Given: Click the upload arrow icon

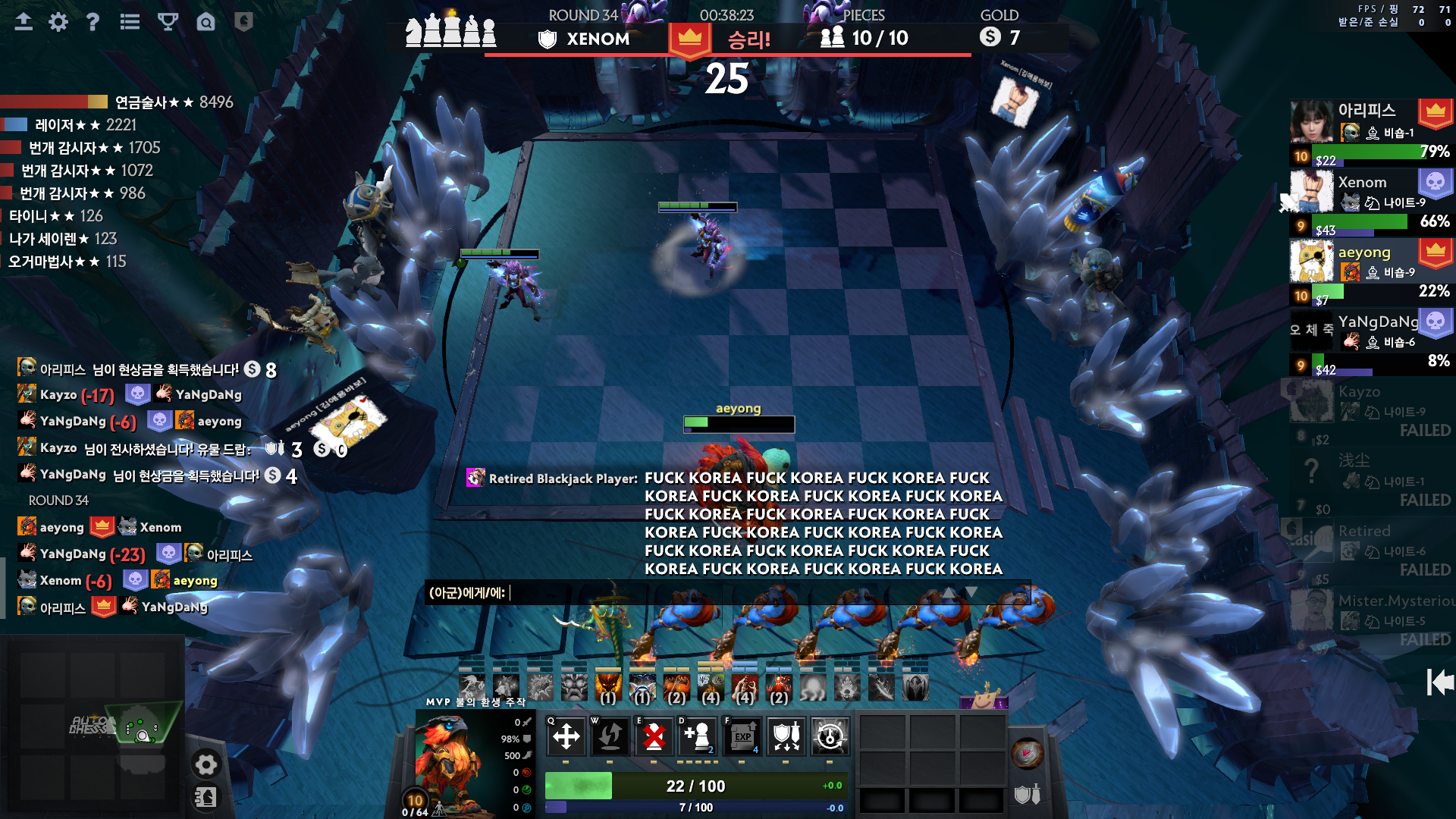Looking at the screenshot, I should tap(24, 22).
